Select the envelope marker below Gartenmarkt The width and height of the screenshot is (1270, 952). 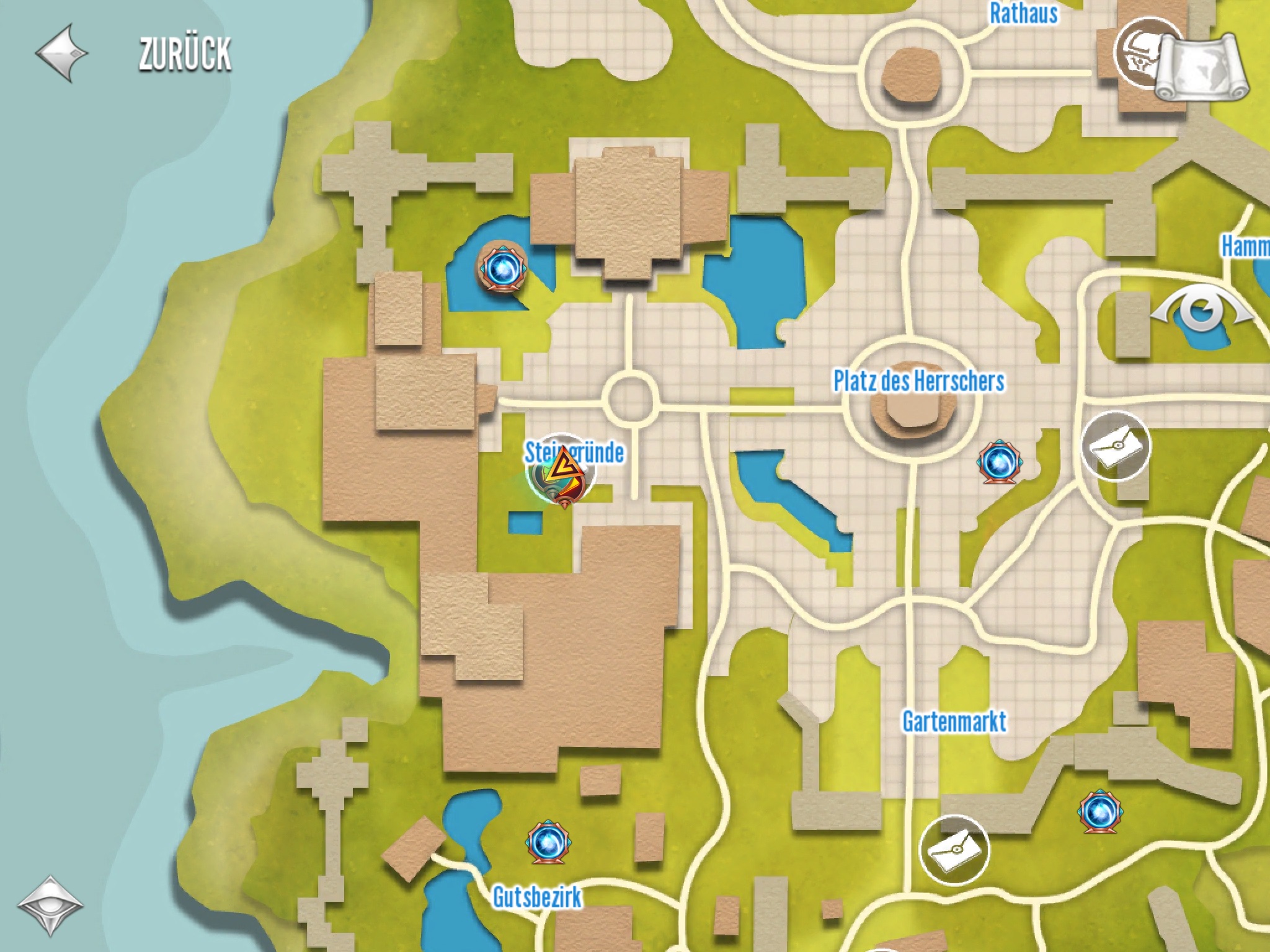point(954,850)
